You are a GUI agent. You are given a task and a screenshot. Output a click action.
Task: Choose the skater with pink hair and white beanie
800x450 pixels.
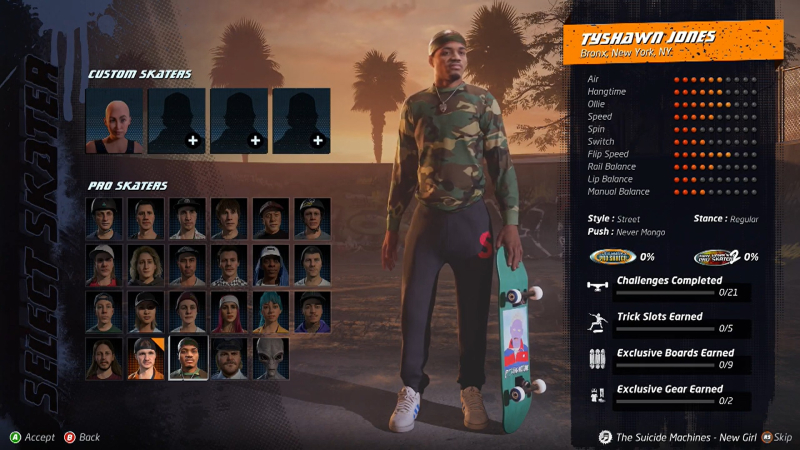228,311
